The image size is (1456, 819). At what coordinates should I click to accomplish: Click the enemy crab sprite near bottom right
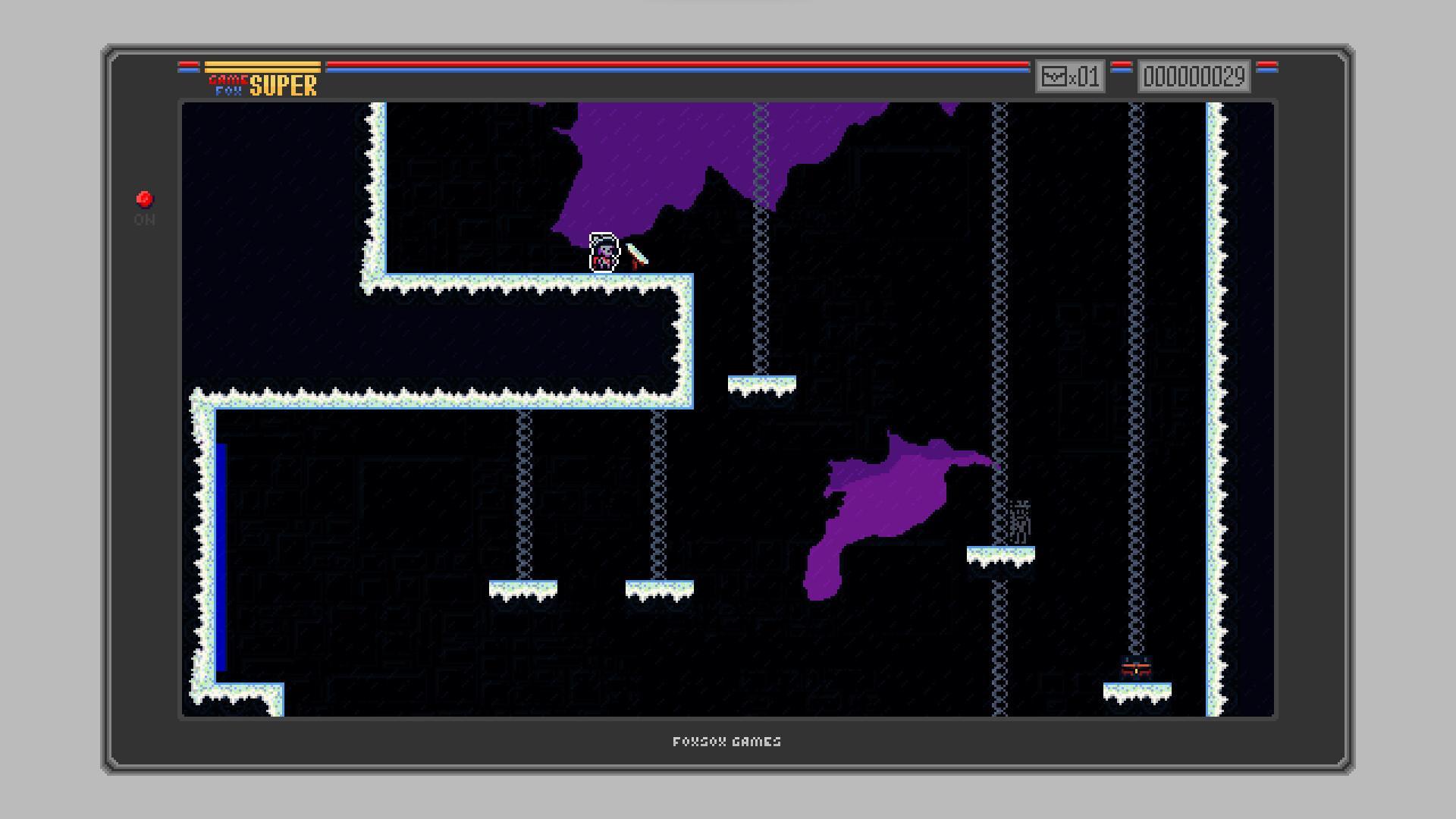(x=1136, y=668)
